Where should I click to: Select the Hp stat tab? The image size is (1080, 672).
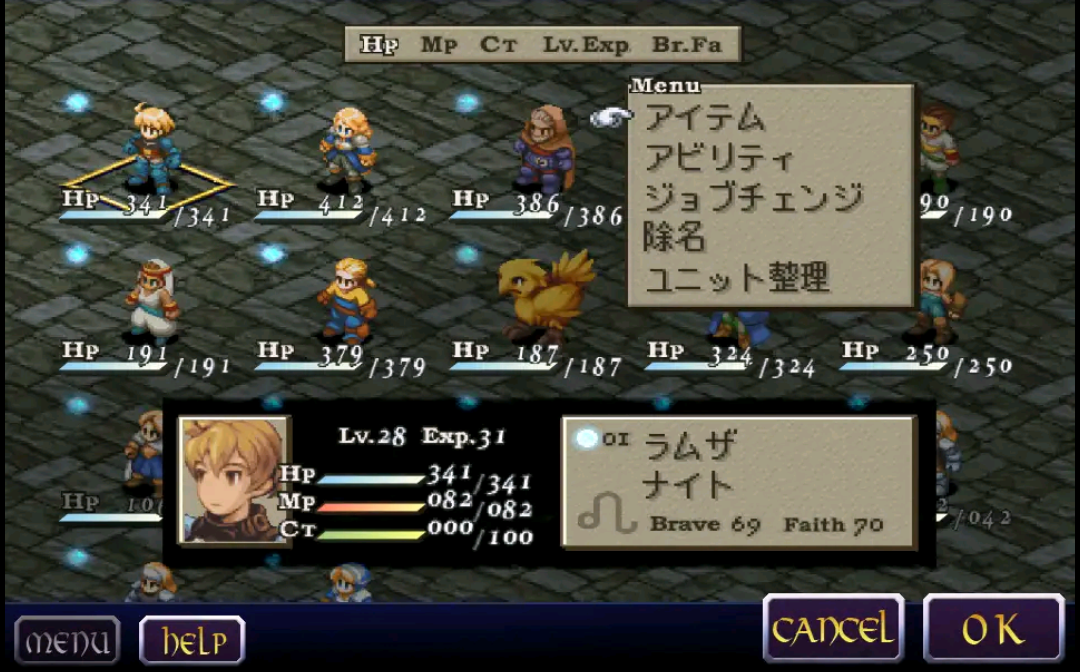(379, 45)
